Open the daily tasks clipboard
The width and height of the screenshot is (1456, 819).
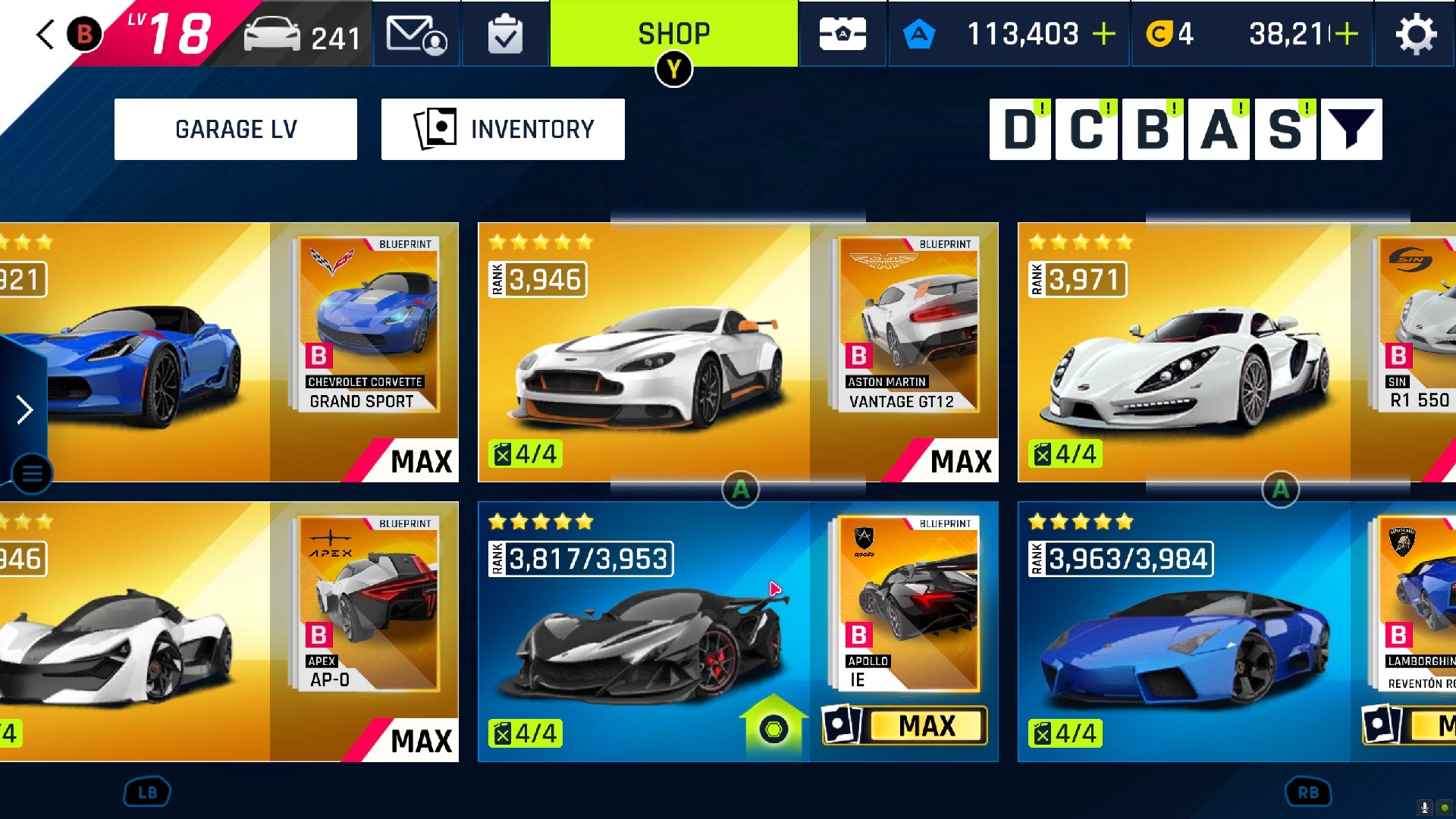[505, 34]
